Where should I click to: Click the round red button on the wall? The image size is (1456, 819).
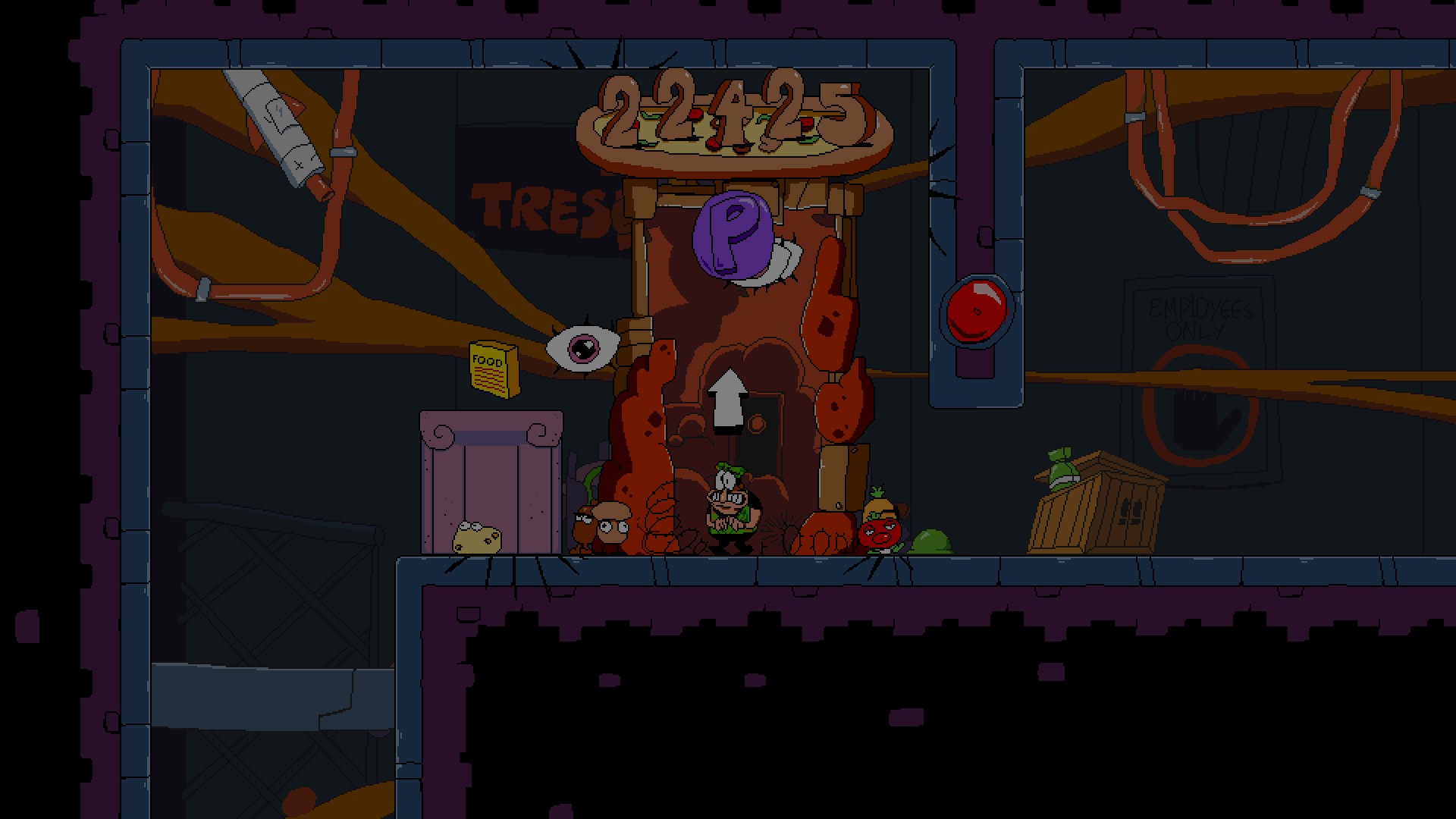tap(978, 308)
